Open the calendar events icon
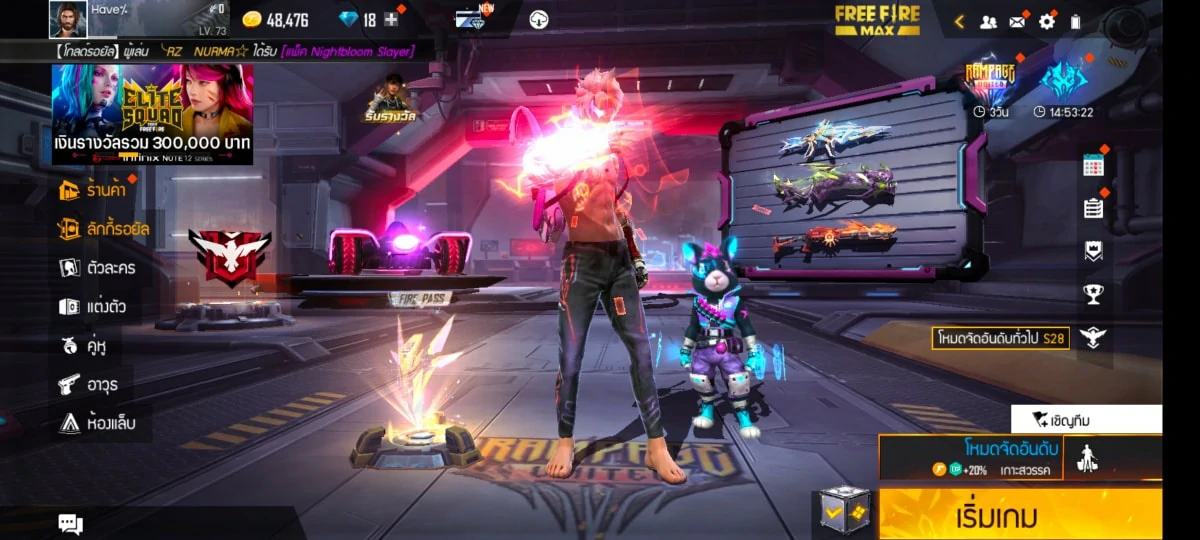The width and height of the screenshot is (1200, 540). pyautogui.click(x=1093, y=166)
